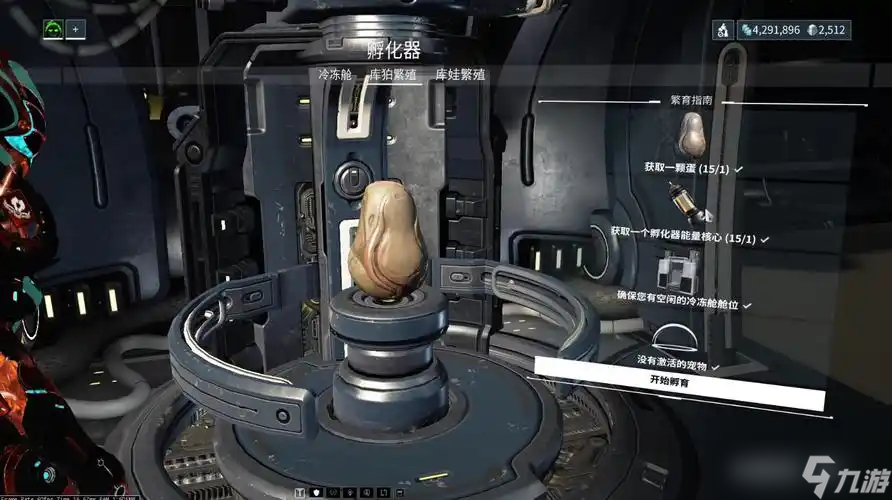
Task: Select the 获取一颗蛋 requirement entry
Action: 690,169
